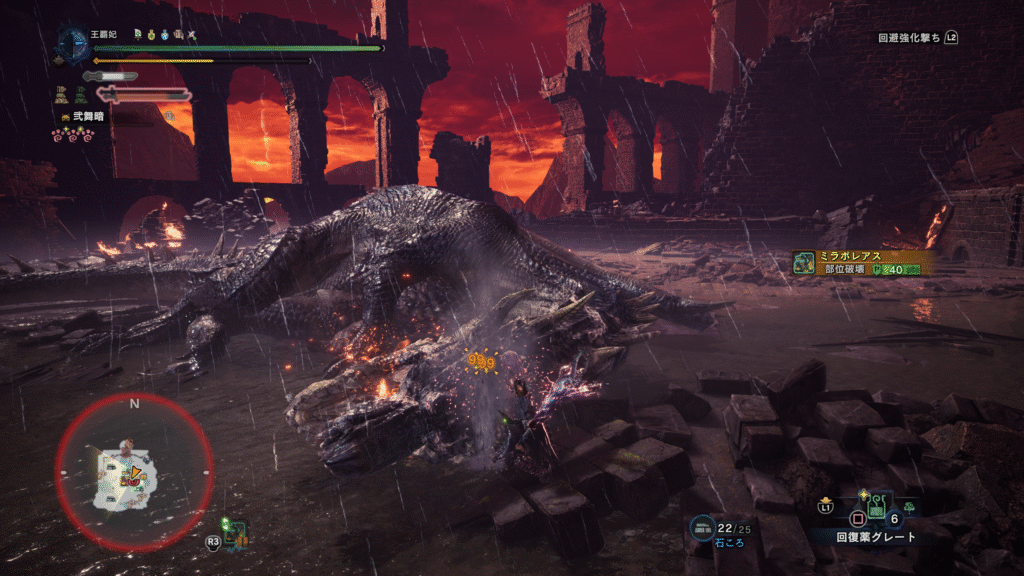Click the hunter emblem beside the player name
This screenshot has width=1024, height=576.
(x=72, y=41)
